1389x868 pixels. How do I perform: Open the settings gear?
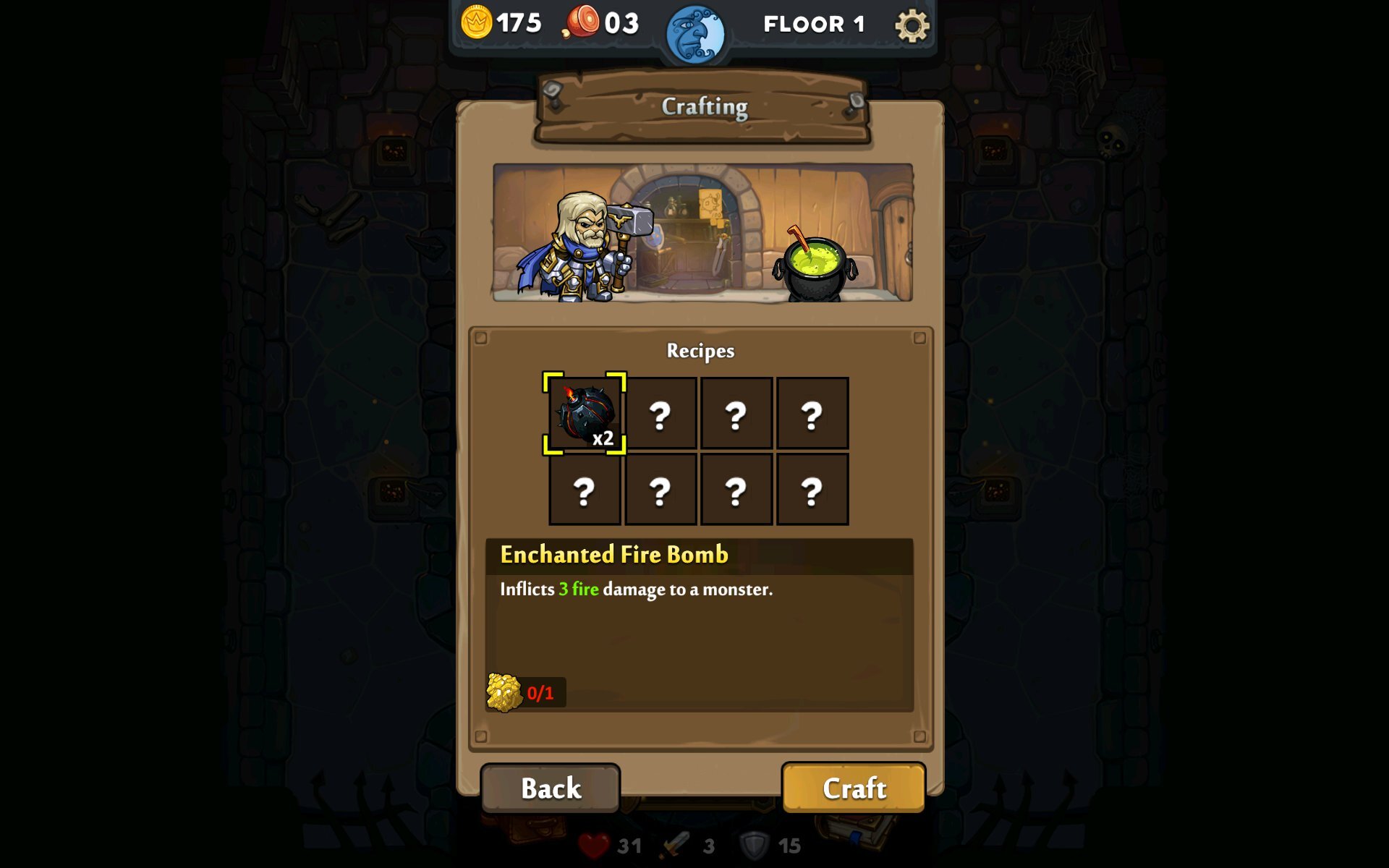click(911, 24)
